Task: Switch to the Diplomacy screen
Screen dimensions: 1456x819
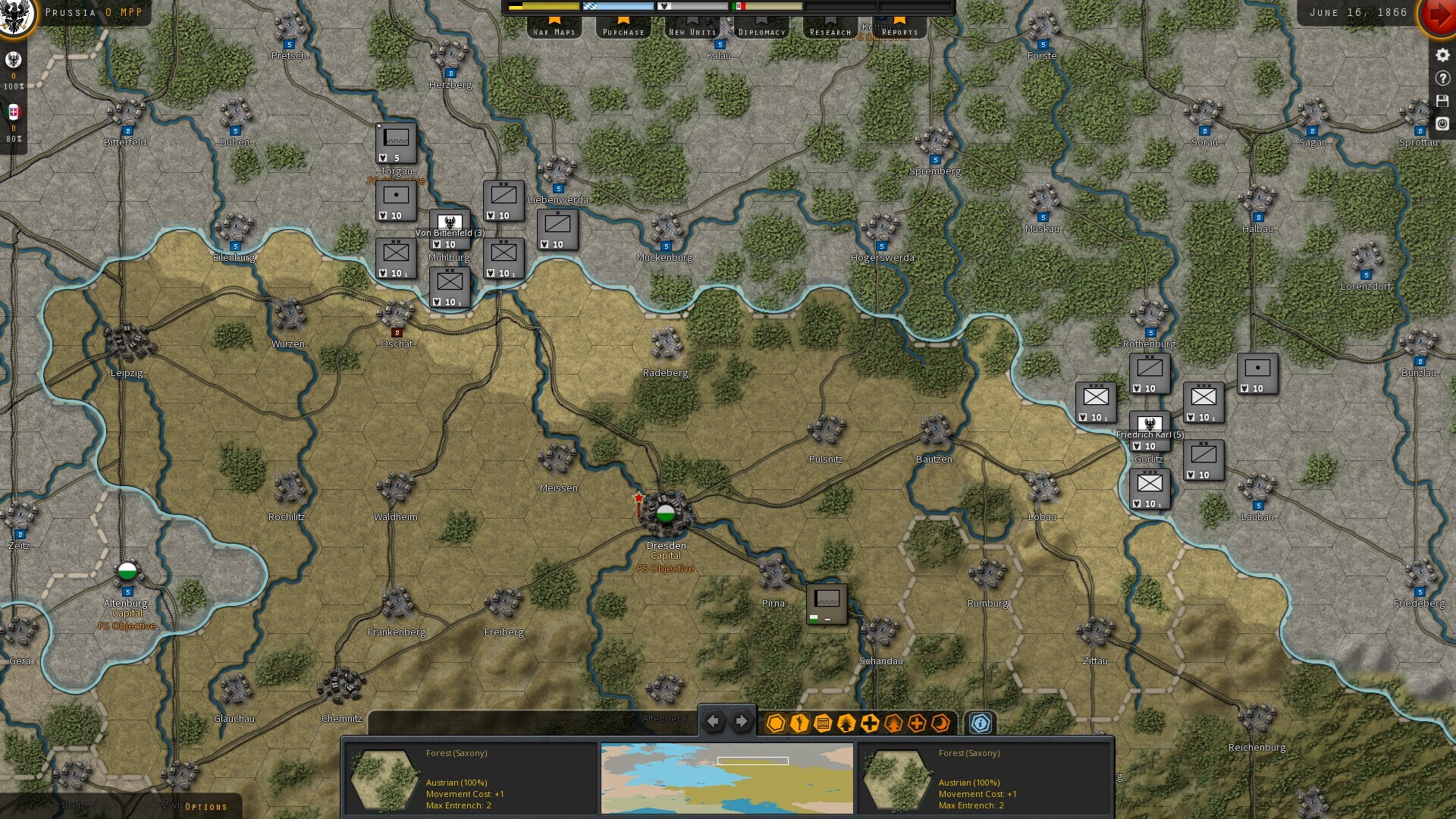Action: [761, 33]
